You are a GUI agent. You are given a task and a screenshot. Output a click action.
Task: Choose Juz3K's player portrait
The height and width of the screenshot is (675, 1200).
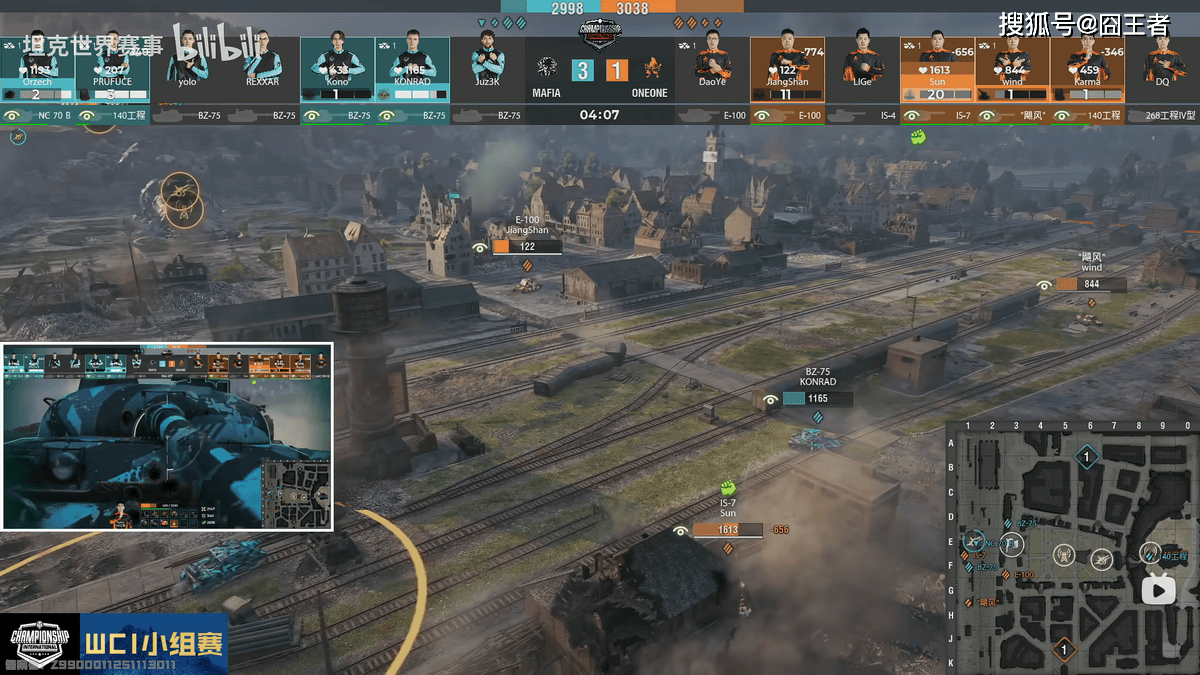[x=487, y=62]
